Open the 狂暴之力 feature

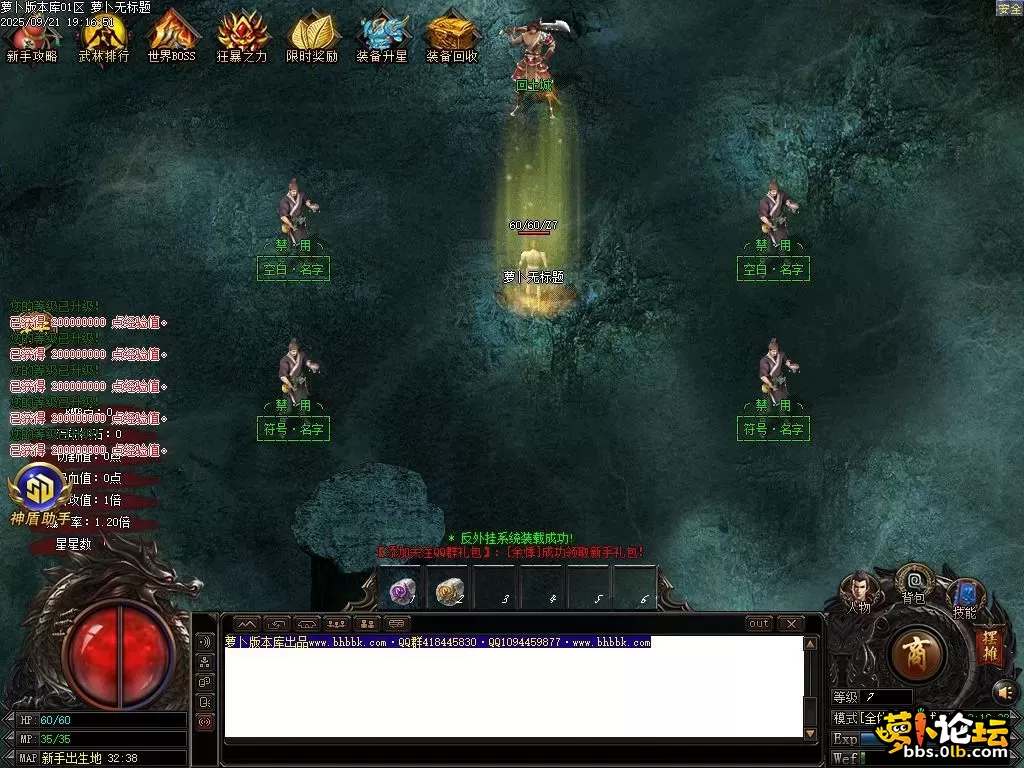click(242, 35)
